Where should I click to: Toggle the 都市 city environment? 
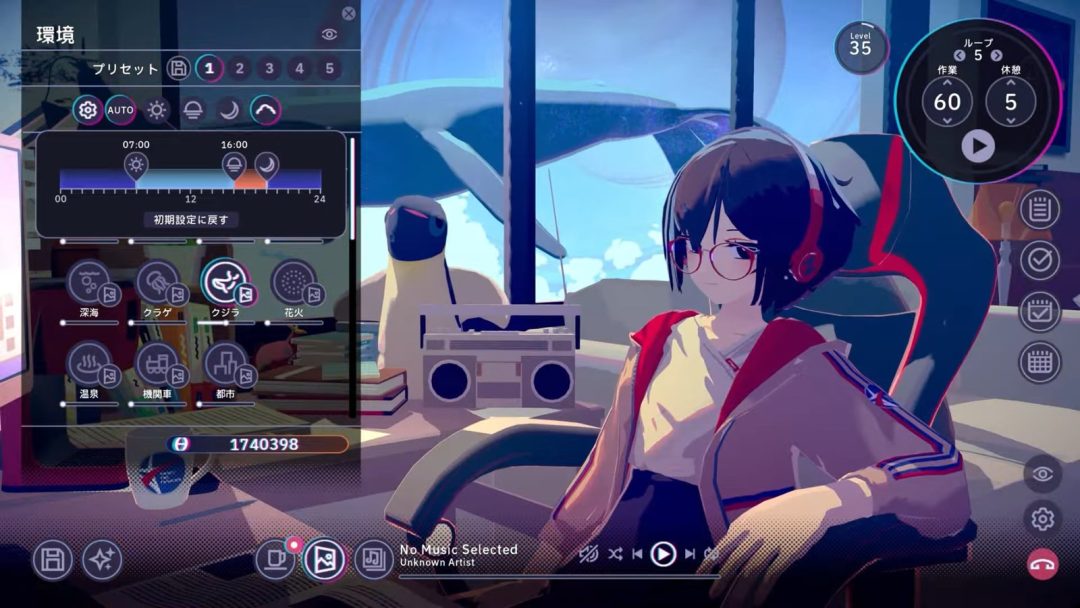pyautogui.click(x=225, y=365)
